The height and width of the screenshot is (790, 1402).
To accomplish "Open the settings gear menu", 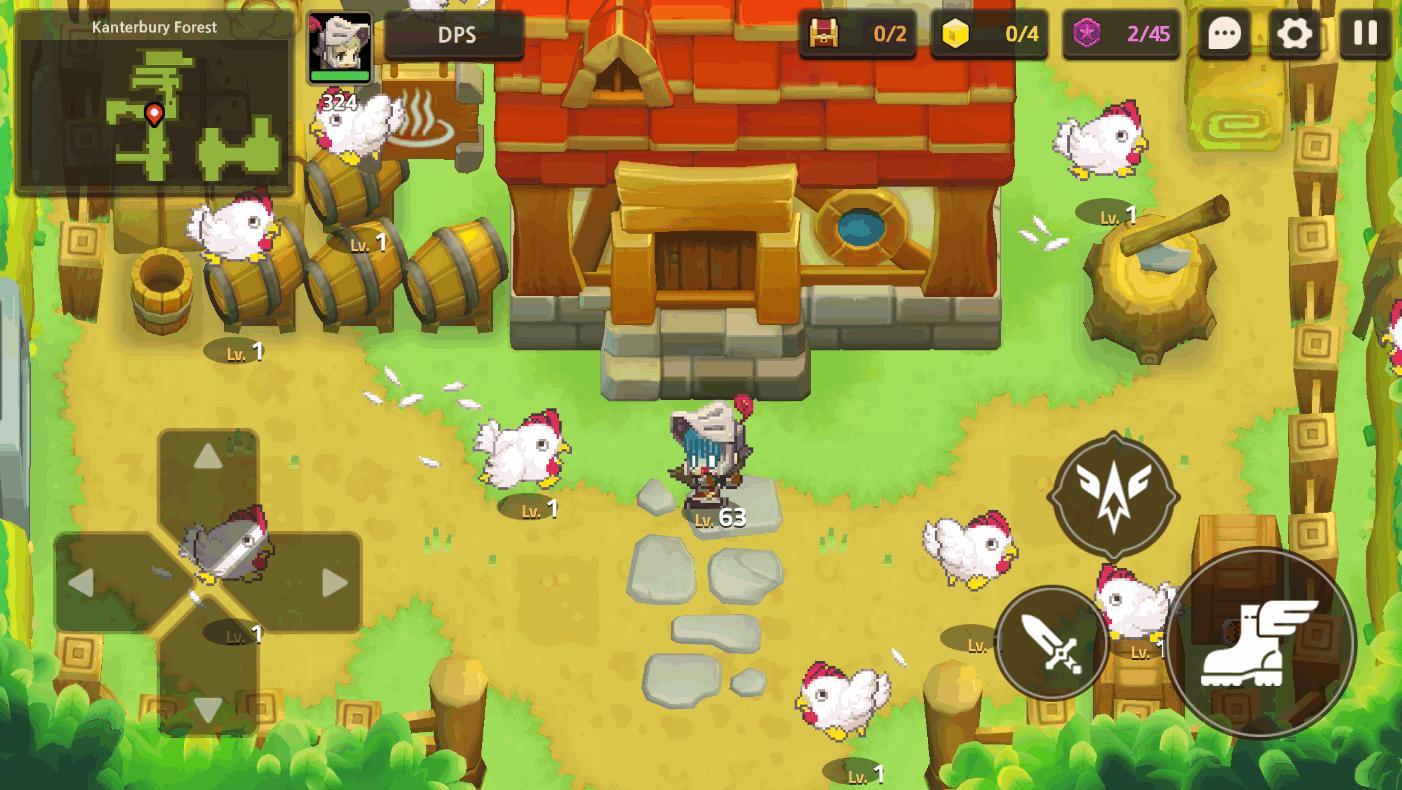I will coord(1295,33).
